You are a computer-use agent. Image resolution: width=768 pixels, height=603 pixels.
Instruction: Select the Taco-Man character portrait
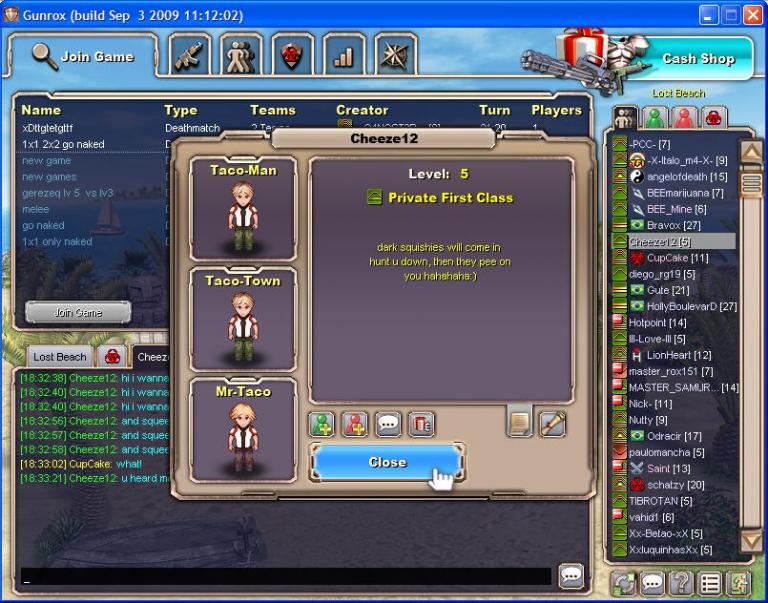click(243, 209)
